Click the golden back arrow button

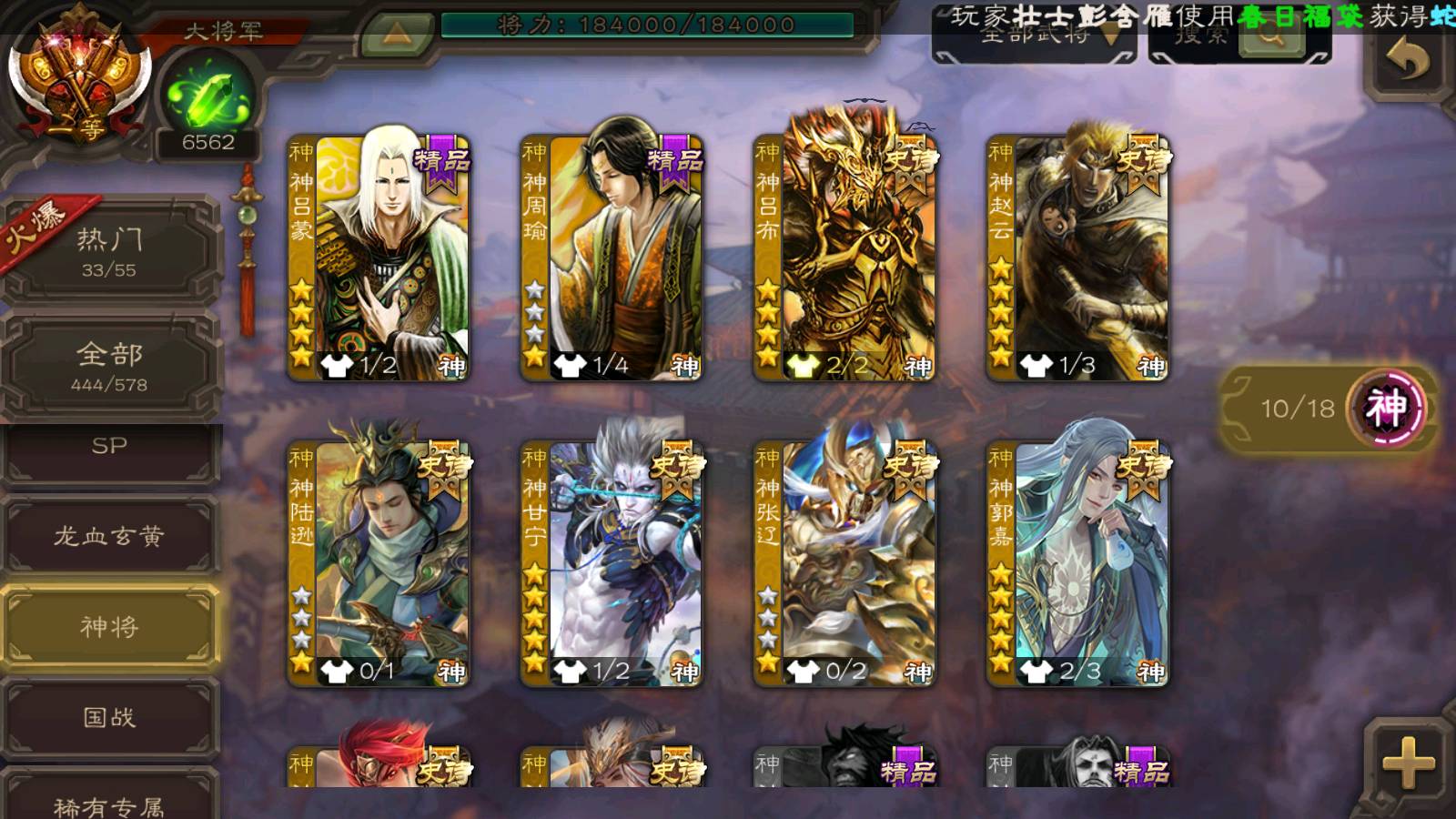tap(1407, 60)
